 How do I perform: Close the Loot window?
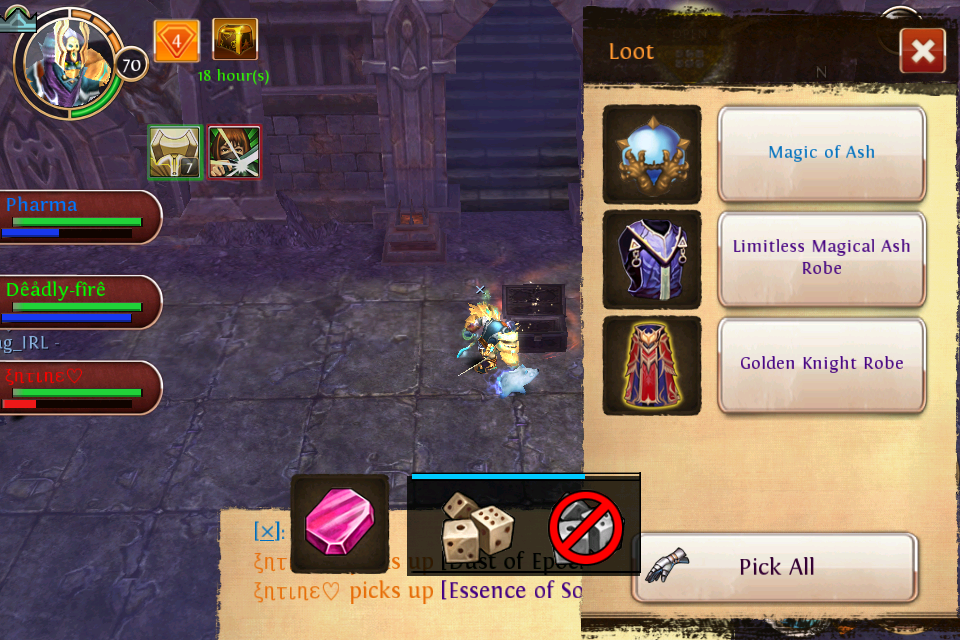pyautogui.click(x=922, y=51)
